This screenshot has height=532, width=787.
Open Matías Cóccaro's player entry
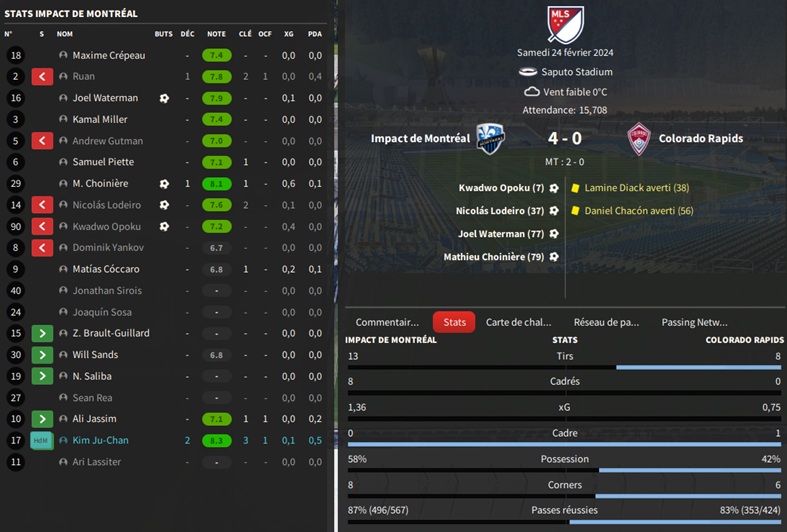tap(106, 269)
